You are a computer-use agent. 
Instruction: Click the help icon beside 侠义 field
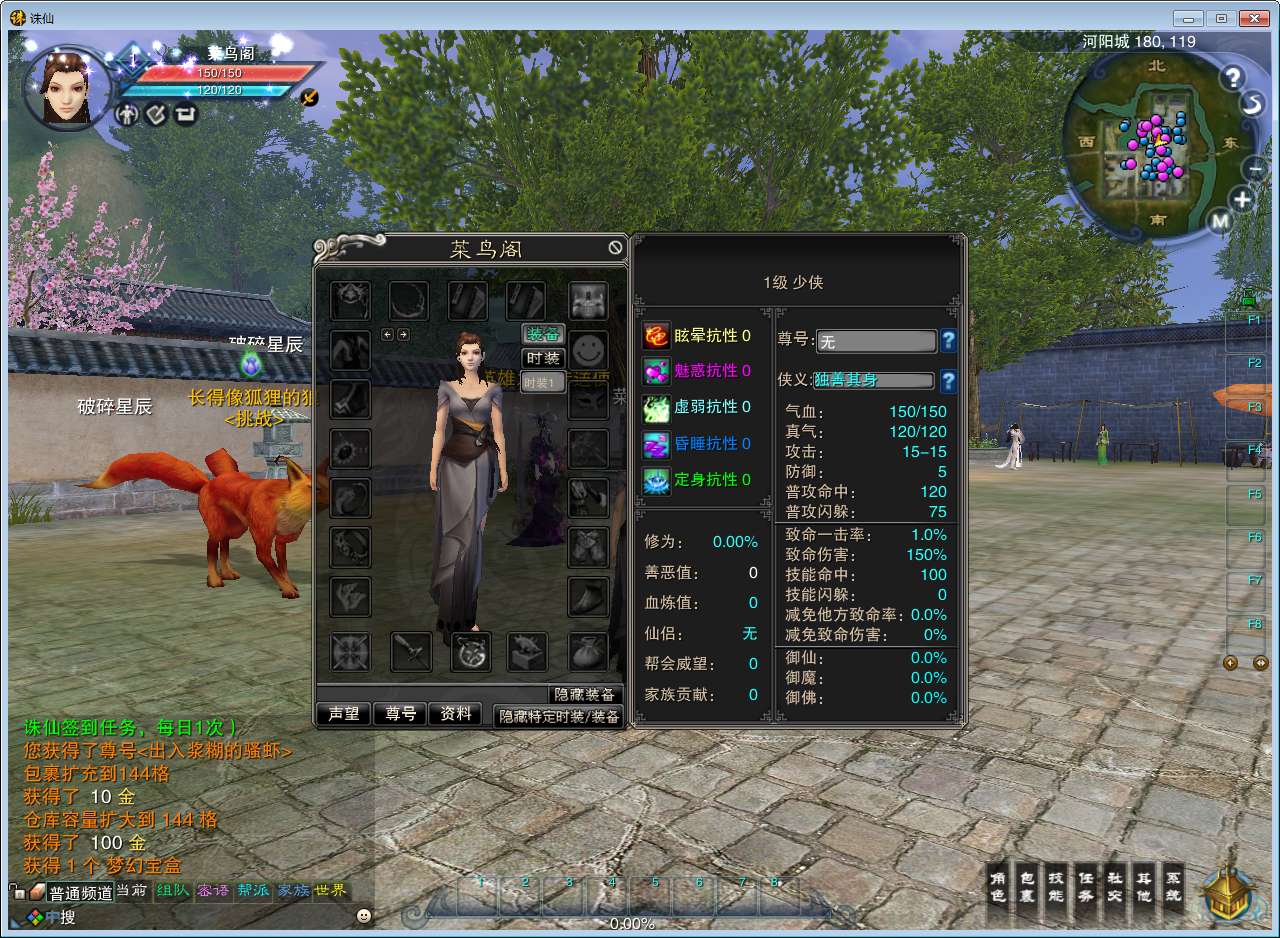click(948, 380)
